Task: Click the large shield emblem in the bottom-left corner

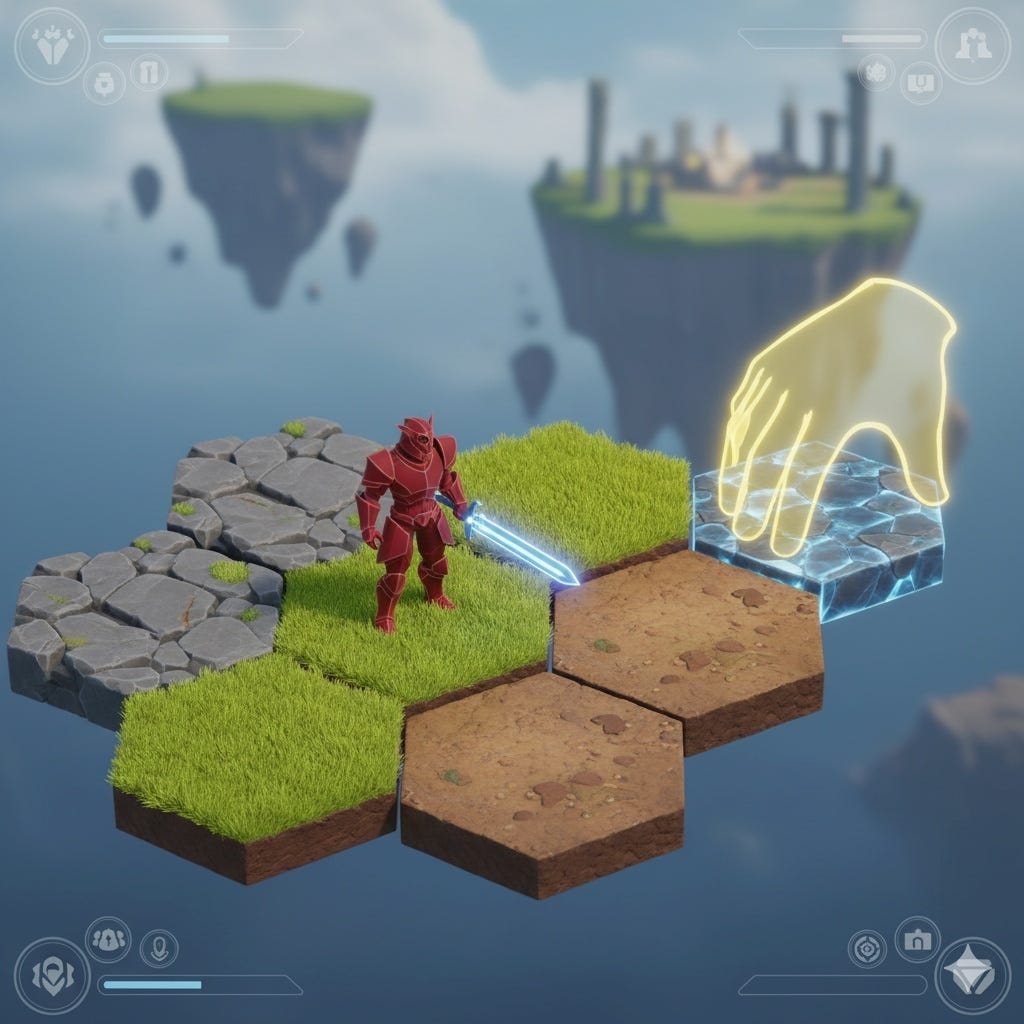Action: tap(52, 976)
